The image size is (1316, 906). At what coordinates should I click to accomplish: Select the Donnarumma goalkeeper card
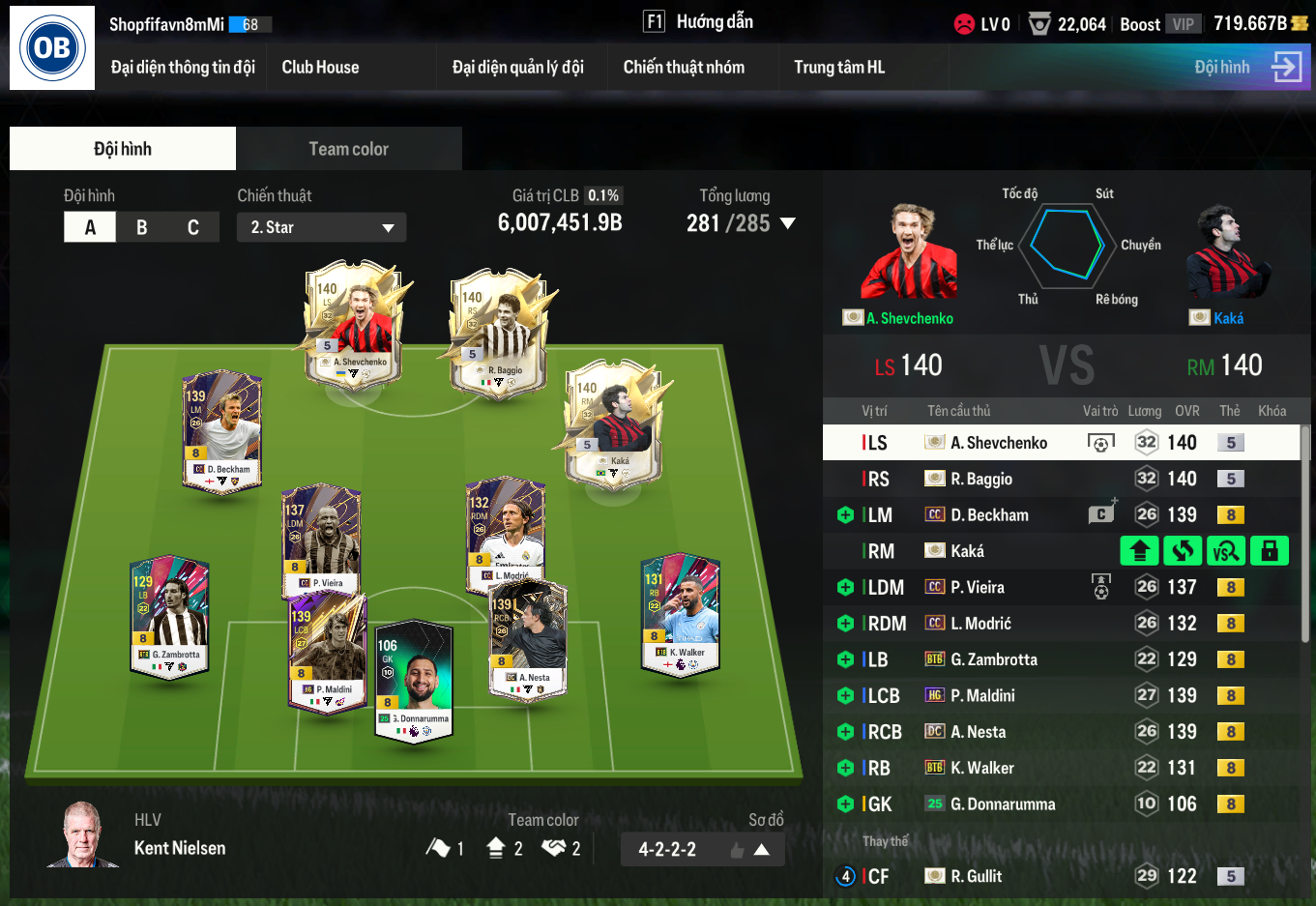coord(414,679)
